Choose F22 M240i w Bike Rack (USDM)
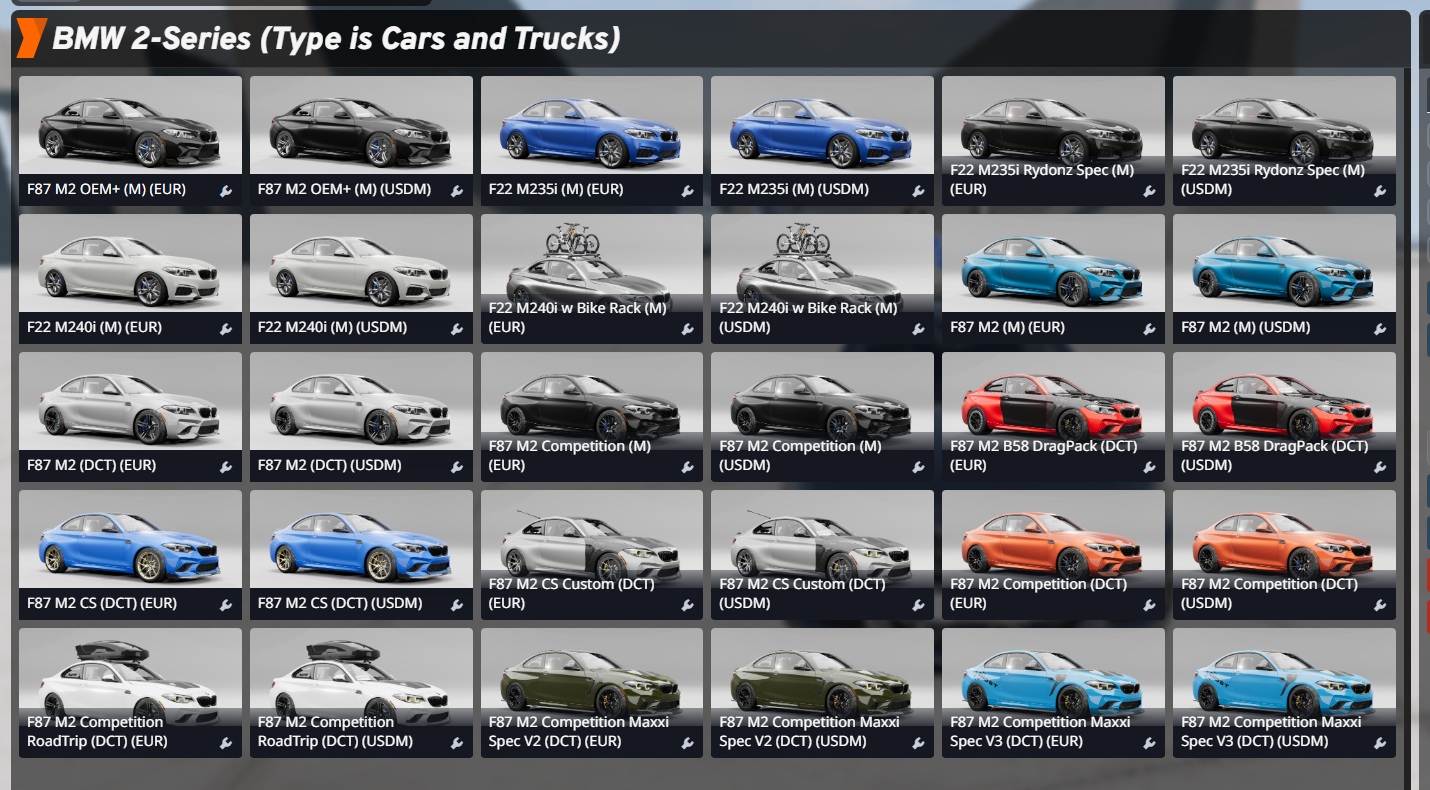The width and height of the screenshot is (1430, 790). click(822, 268)
